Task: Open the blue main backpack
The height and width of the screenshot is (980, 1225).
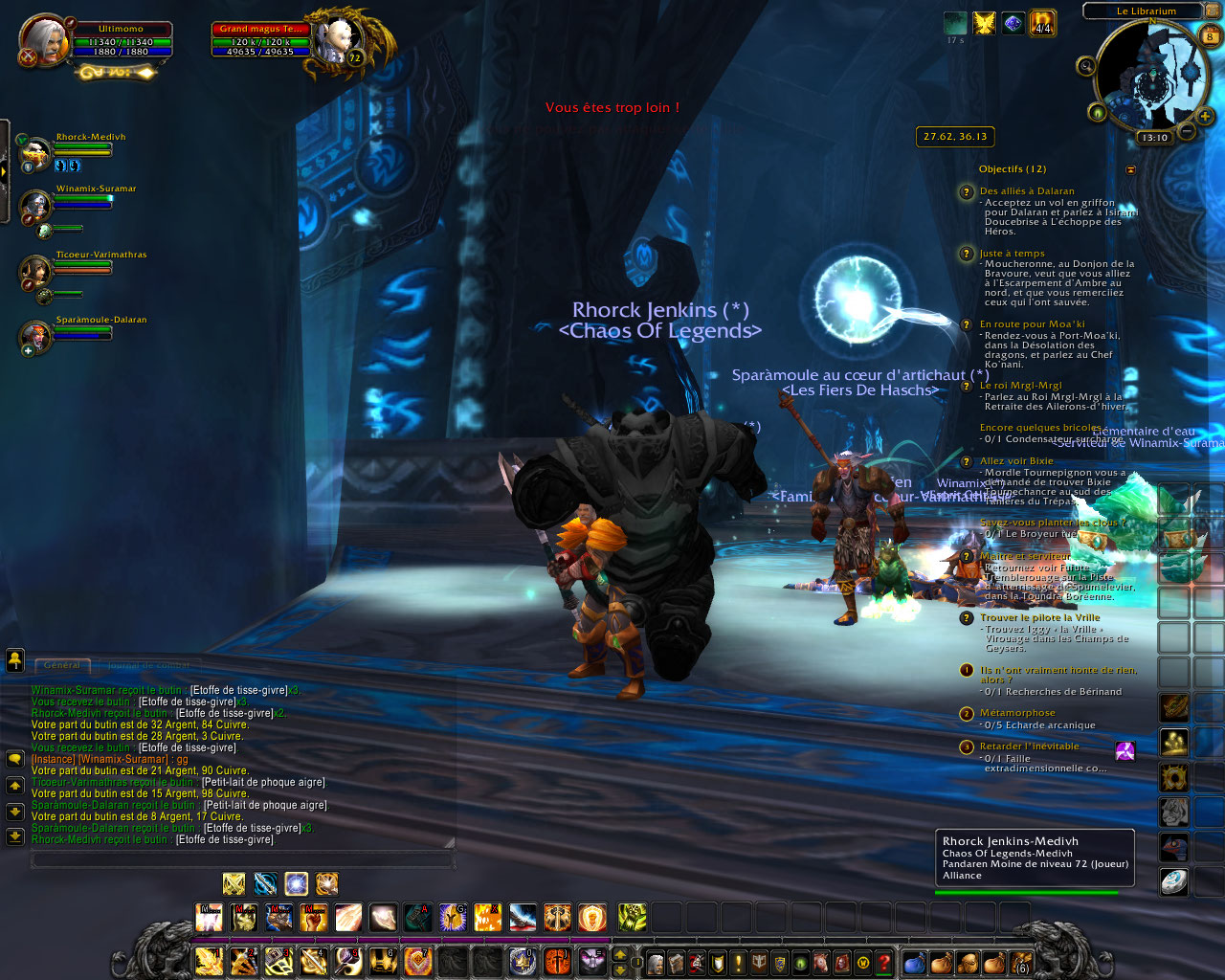Action: point(914,962)
